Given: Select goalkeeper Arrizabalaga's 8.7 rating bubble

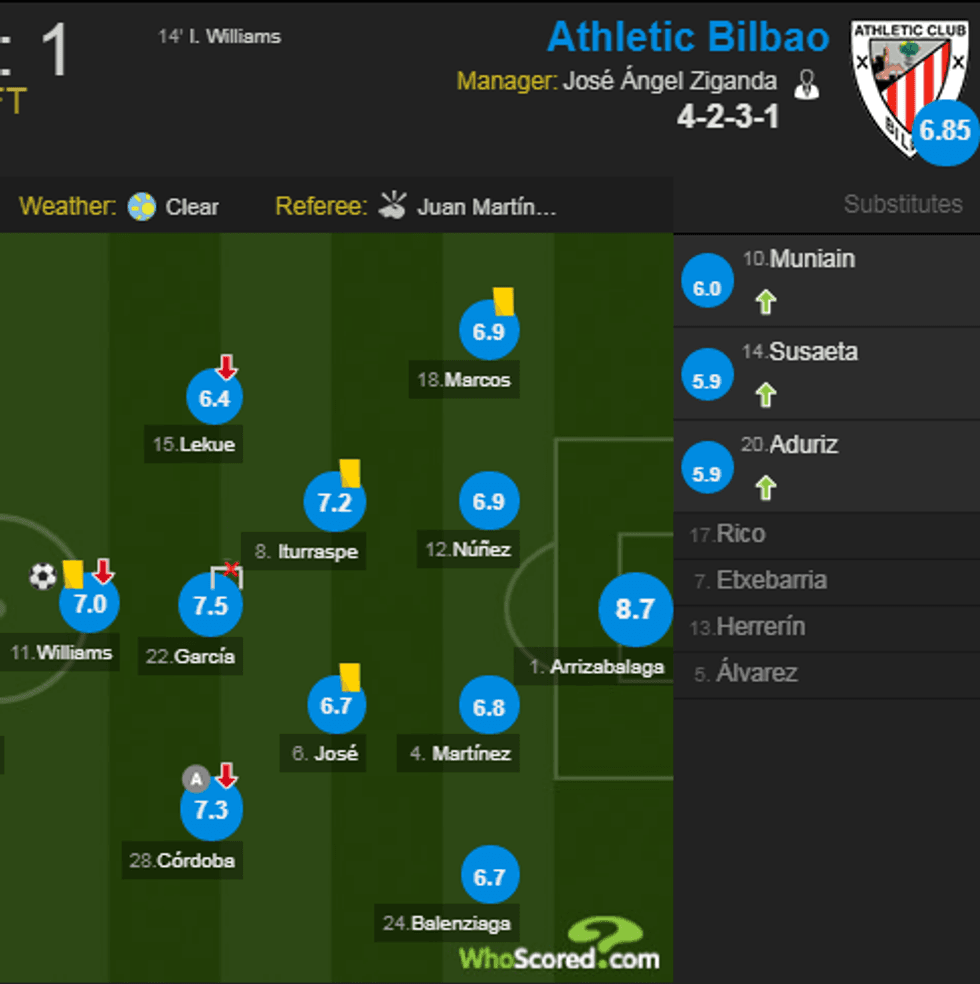Looking at the screenshot, I should click(634, 609).
